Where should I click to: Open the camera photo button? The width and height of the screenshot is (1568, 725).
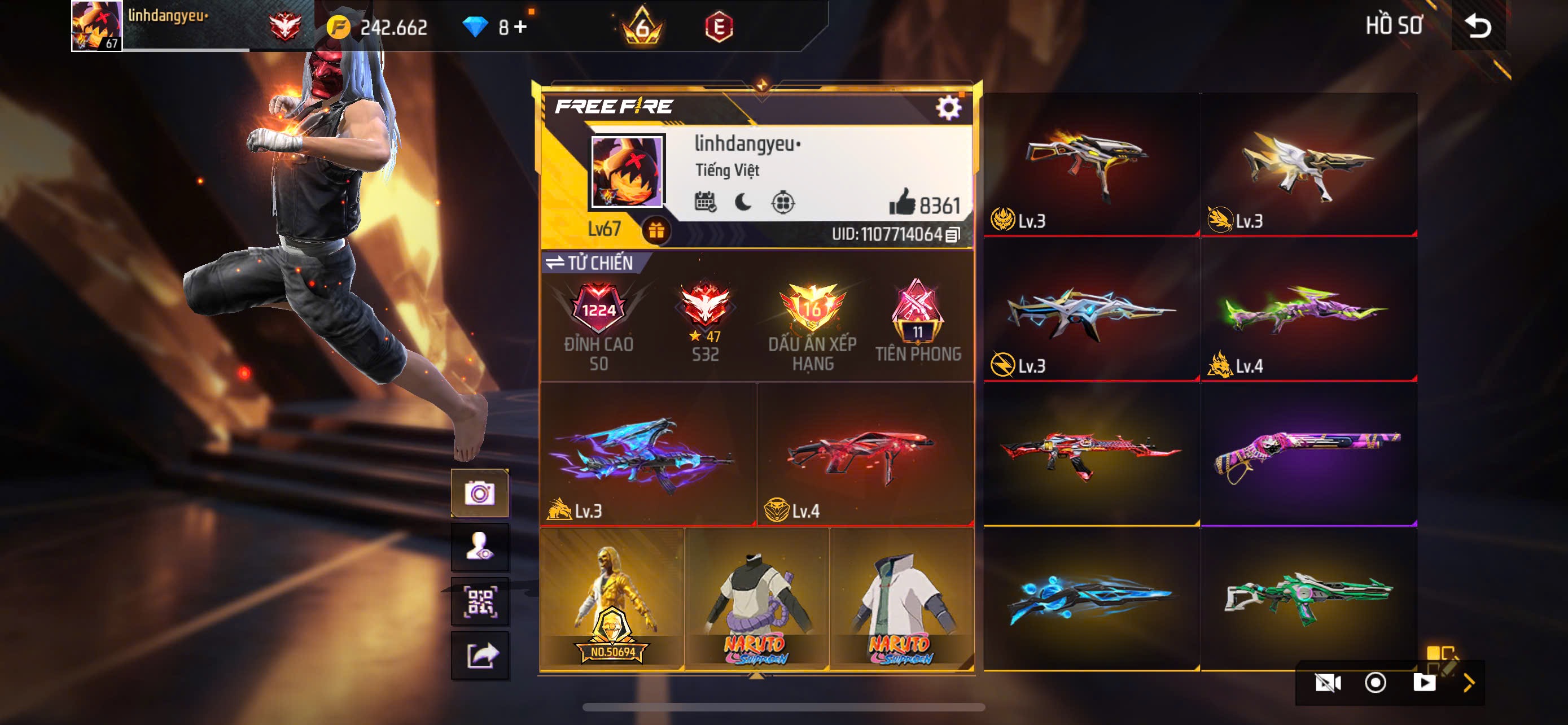480,493
